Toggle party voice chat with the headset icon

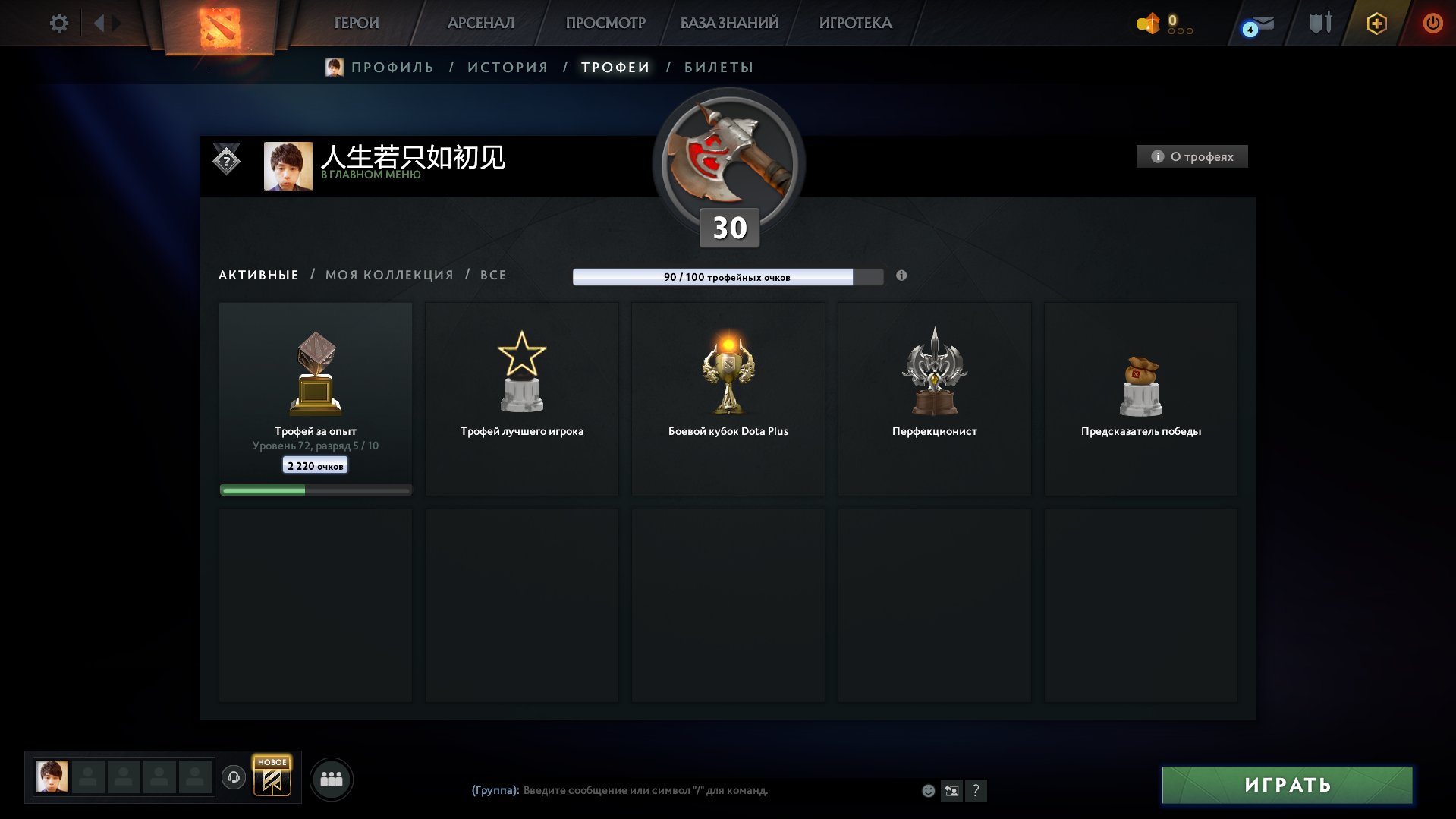[234, 779]
